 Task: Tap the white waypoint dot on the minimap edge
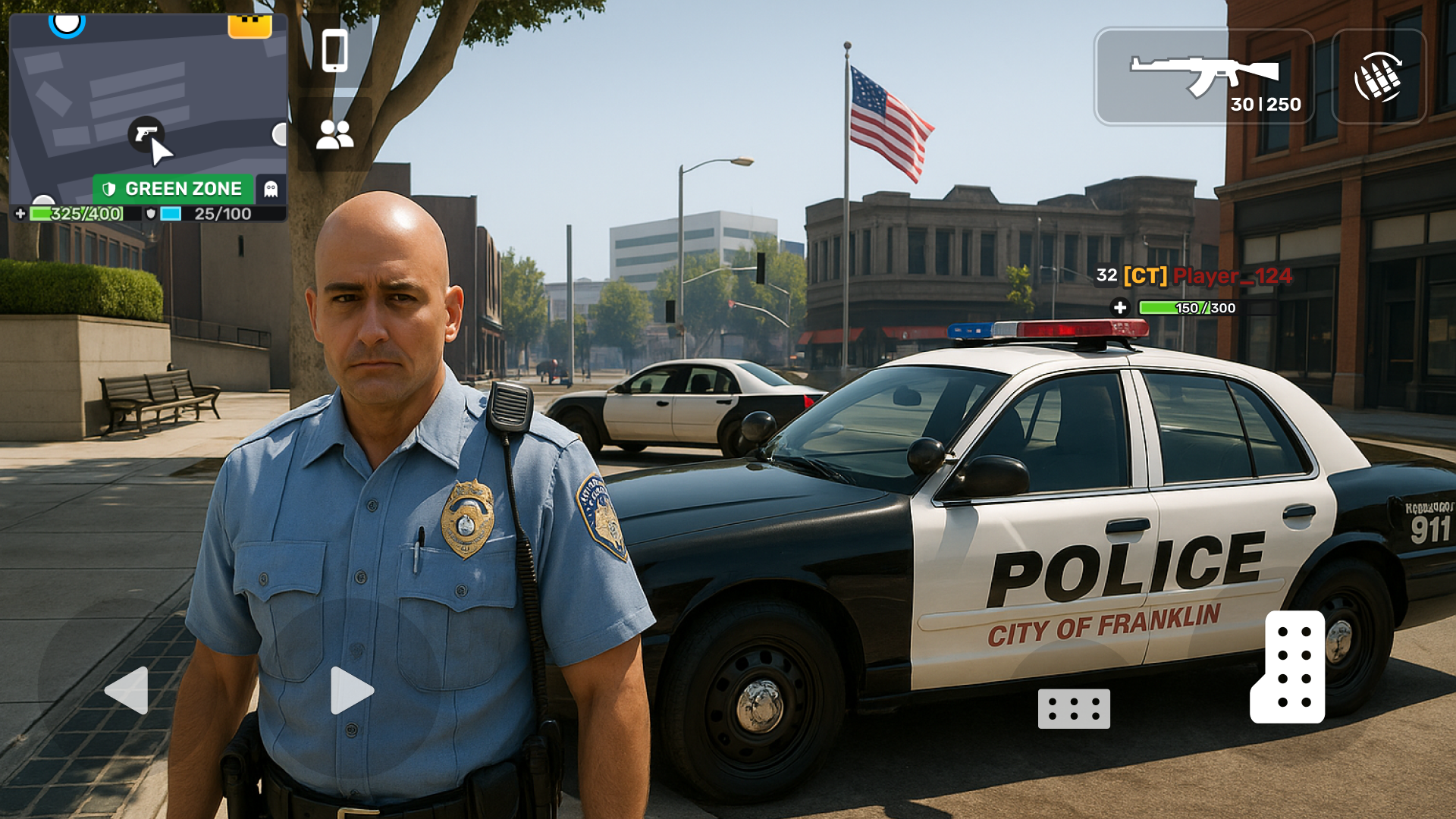(x=279, y=135)
